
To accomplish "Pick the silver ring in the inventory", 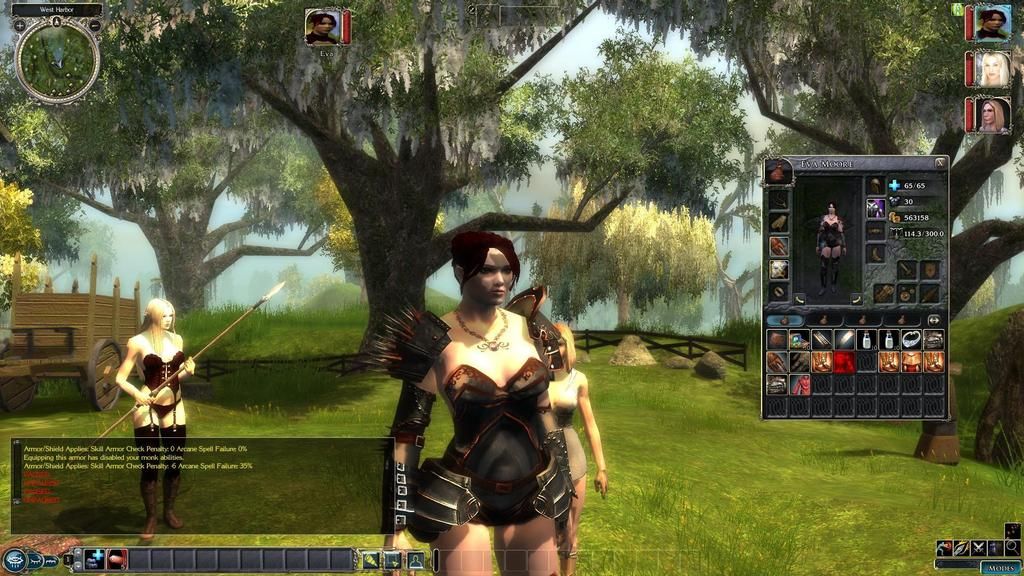I will 910,340.
